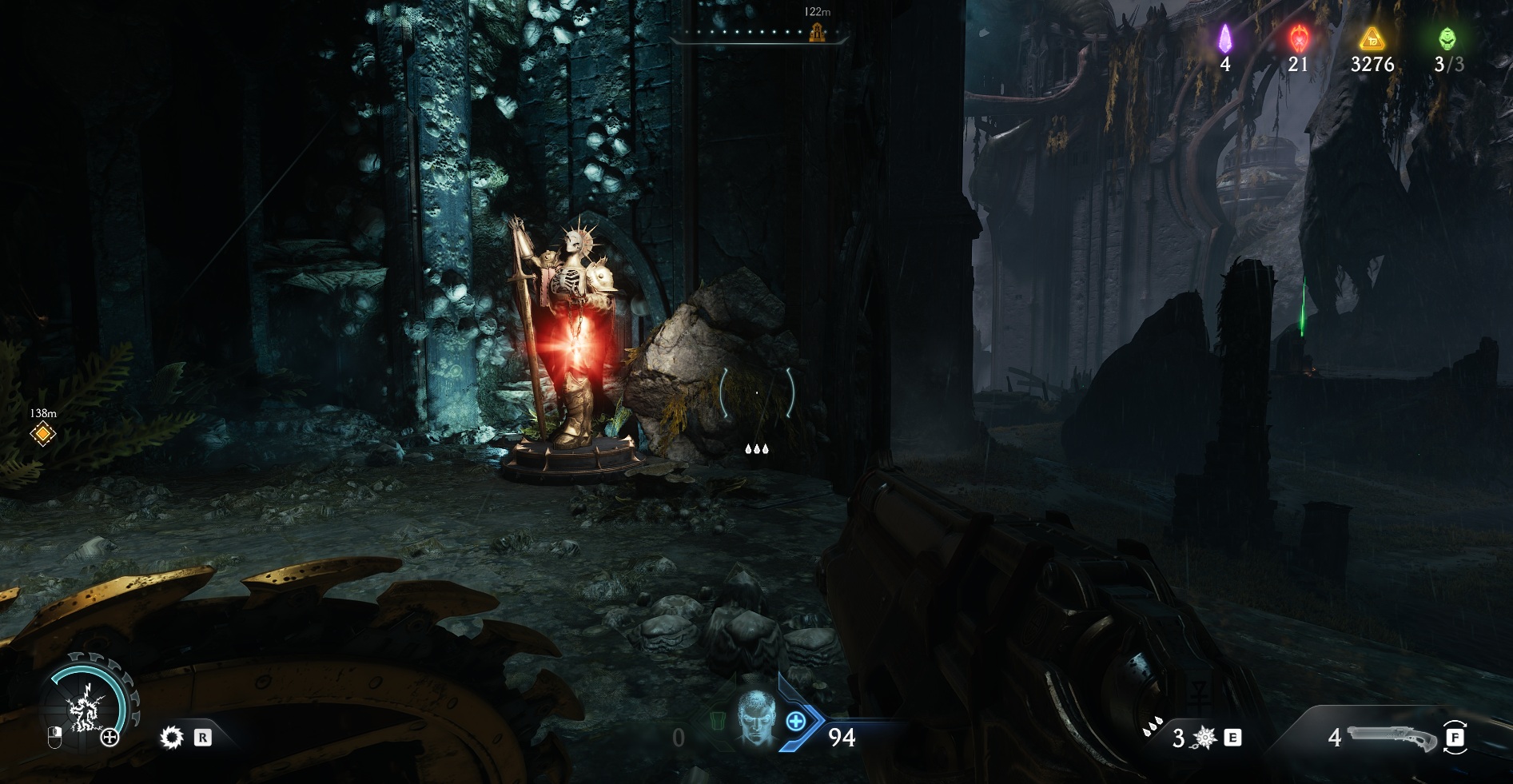The image size is (1513, 784).
Task: Click the green helmet mask icon
Action: (1447, 38)
